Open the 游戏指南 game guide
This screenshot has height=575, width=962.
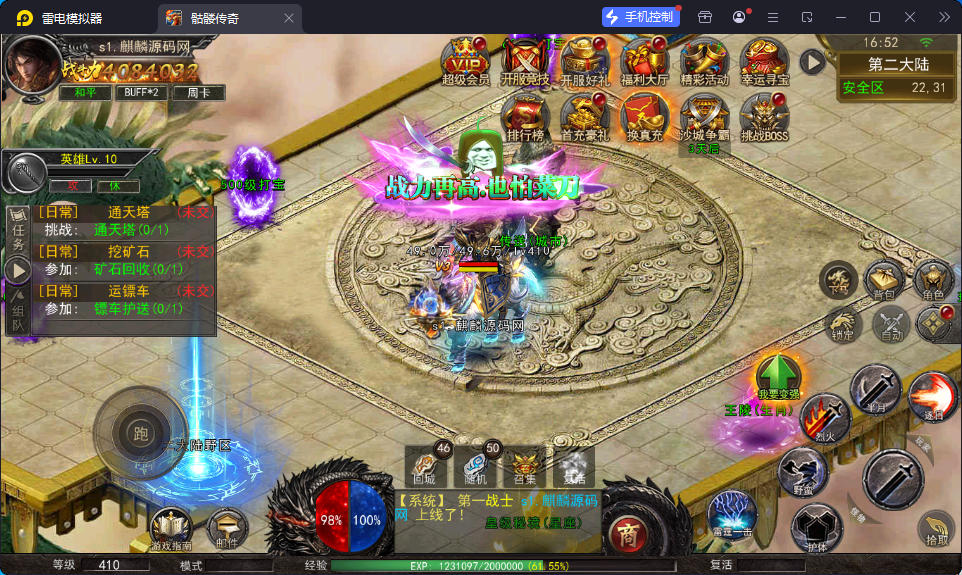[x=170, y=528]
